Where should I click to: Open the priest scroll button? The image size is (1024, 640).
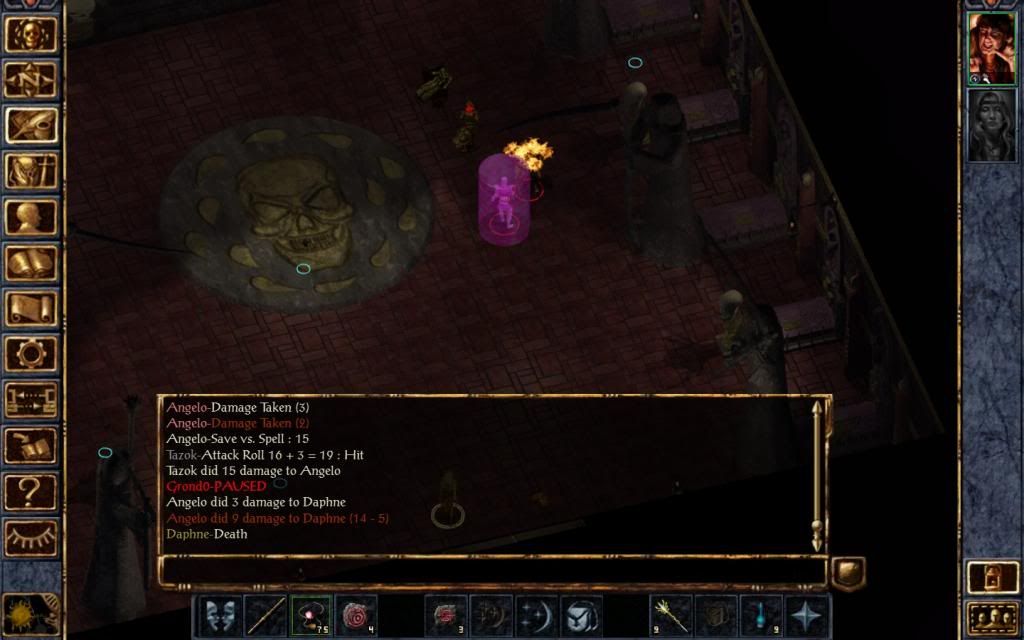click(x=31, y=308)
